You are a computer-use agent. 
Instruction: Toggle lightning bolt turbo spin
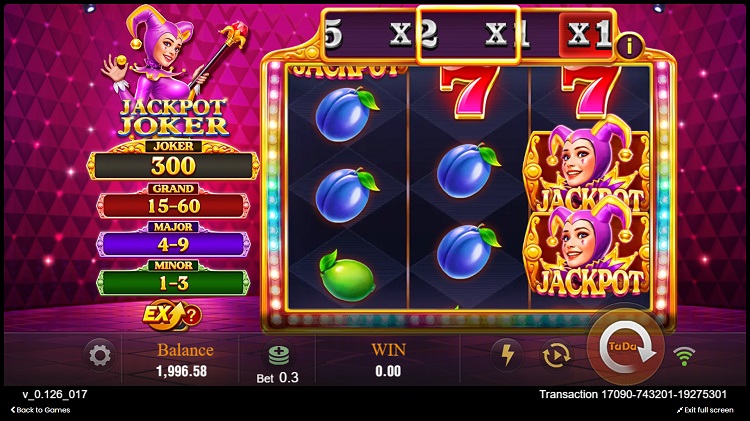pos(507,354)
